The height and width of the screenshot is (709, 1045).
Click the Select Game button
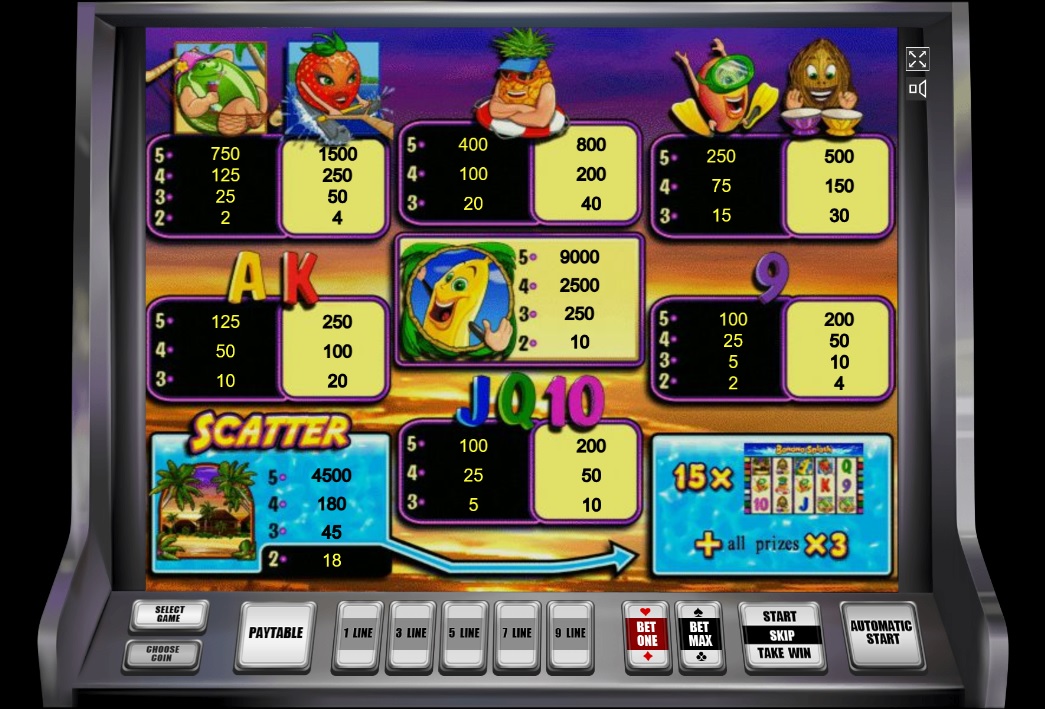[169, 614]
